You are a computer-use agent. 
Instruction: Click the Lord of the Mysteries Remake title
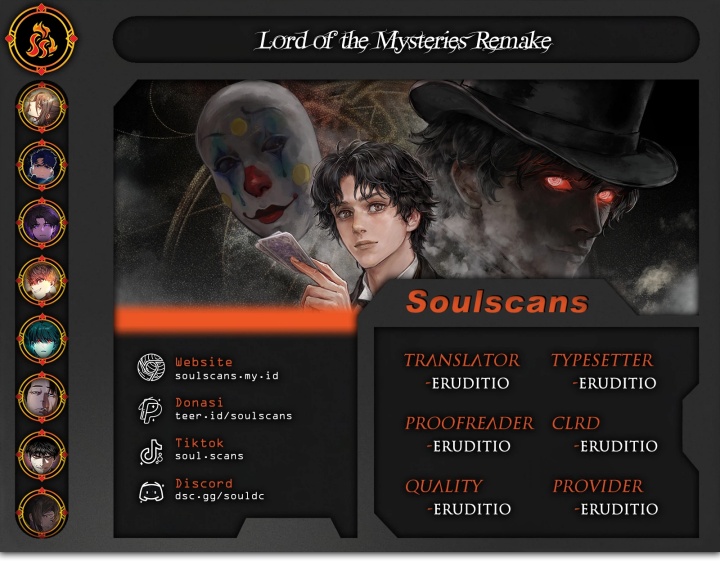[405, 41]
